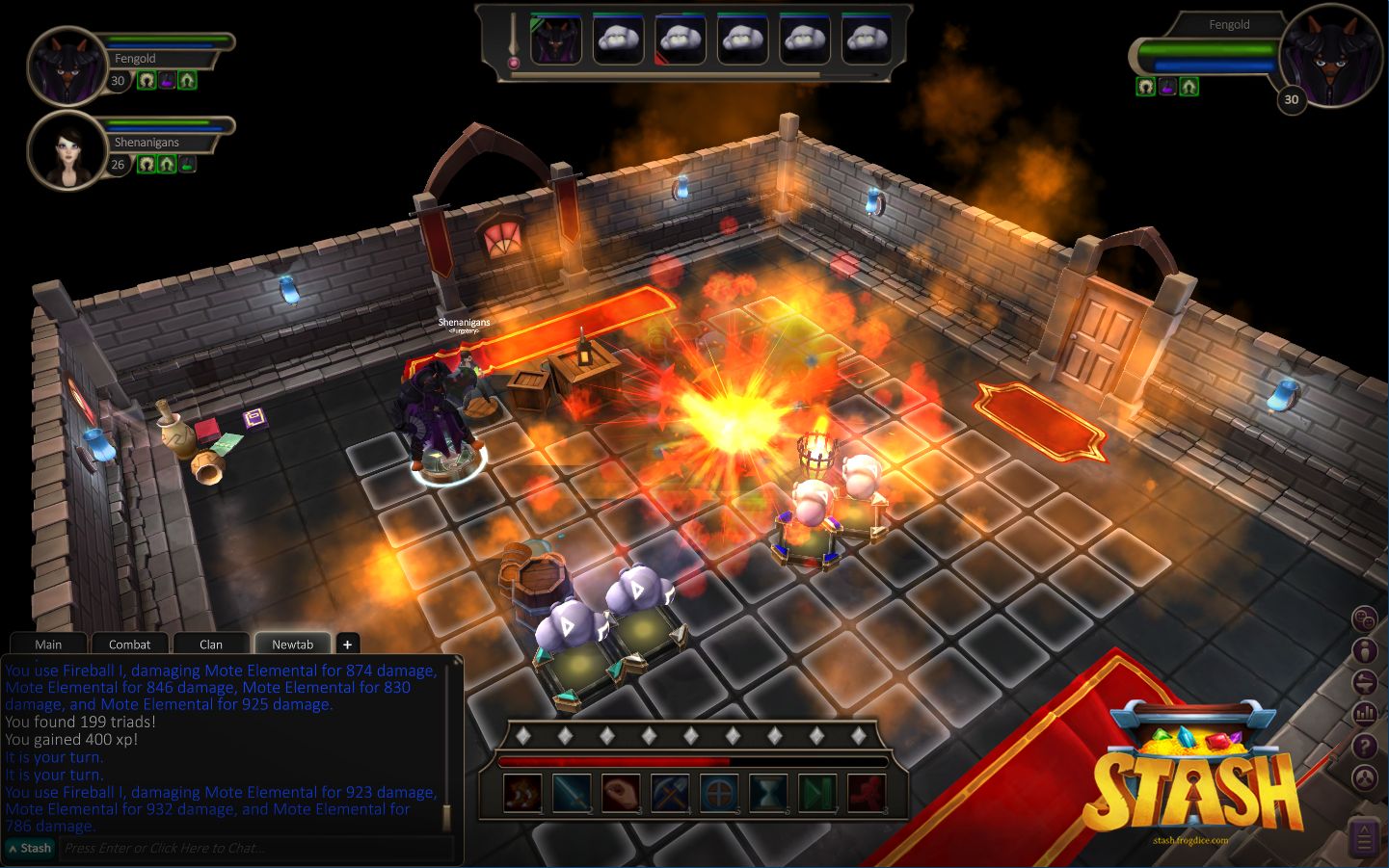The height and width of the screenshot is (868, 1389).
Task: Choose the pickaxe and shovel ability
Action: coord(670,795)
